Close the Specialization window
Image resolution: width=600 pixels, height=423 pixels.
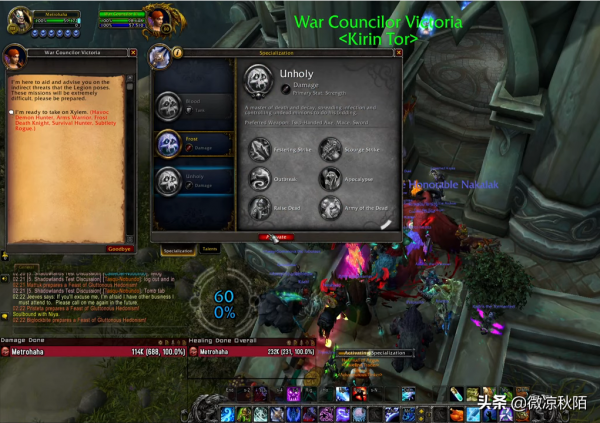pyautogui.click(x=396, y=52)
